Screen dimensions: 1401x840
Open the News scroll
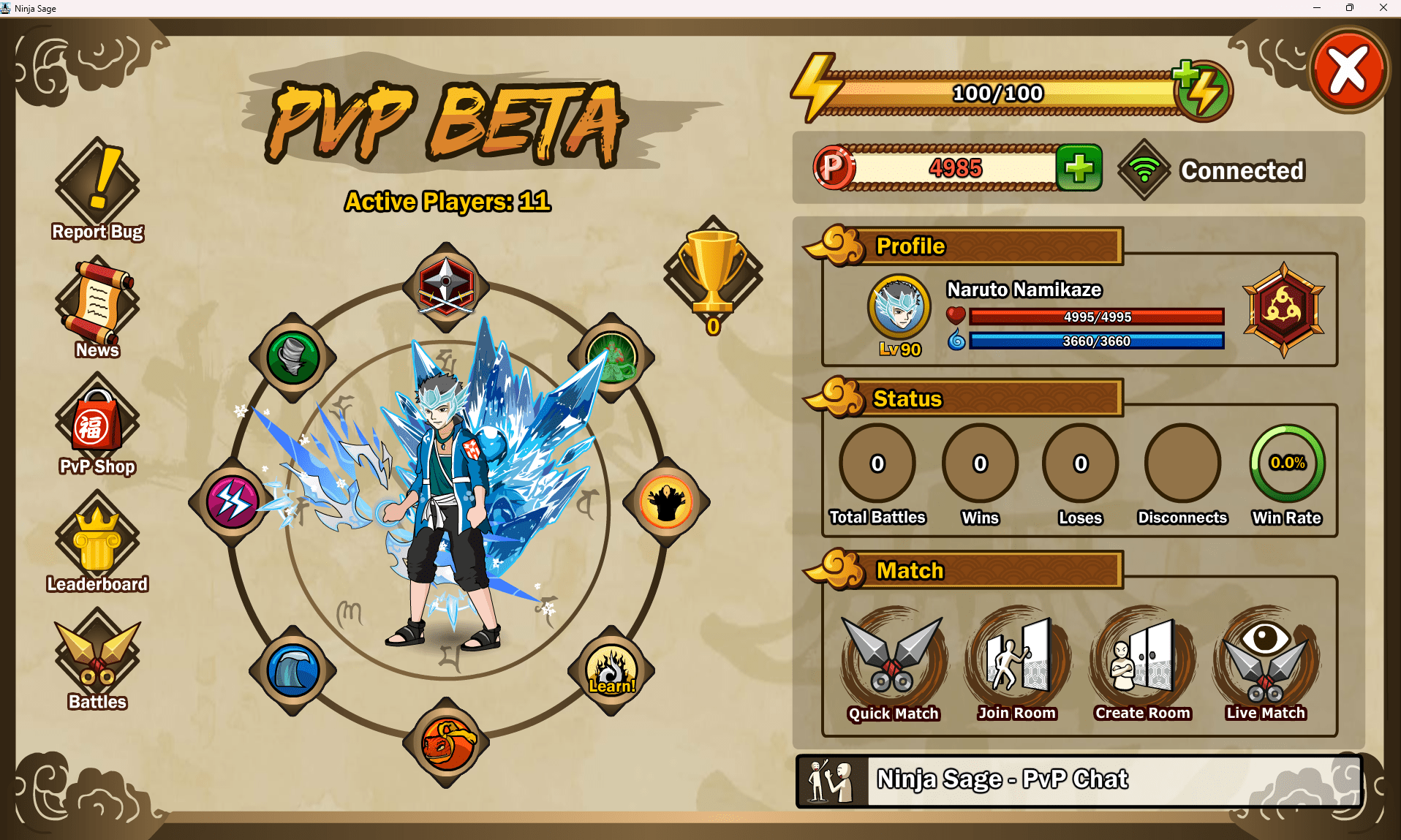tap(97, 307)
